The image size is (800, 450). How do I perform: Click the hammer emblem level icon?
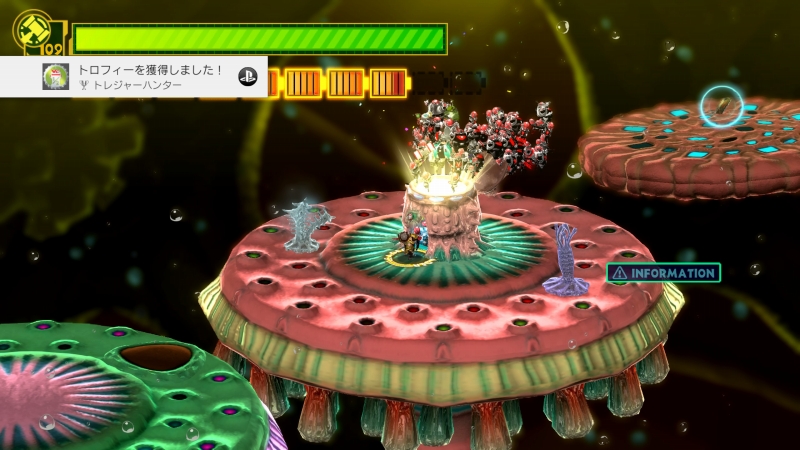tap(33, 30)
